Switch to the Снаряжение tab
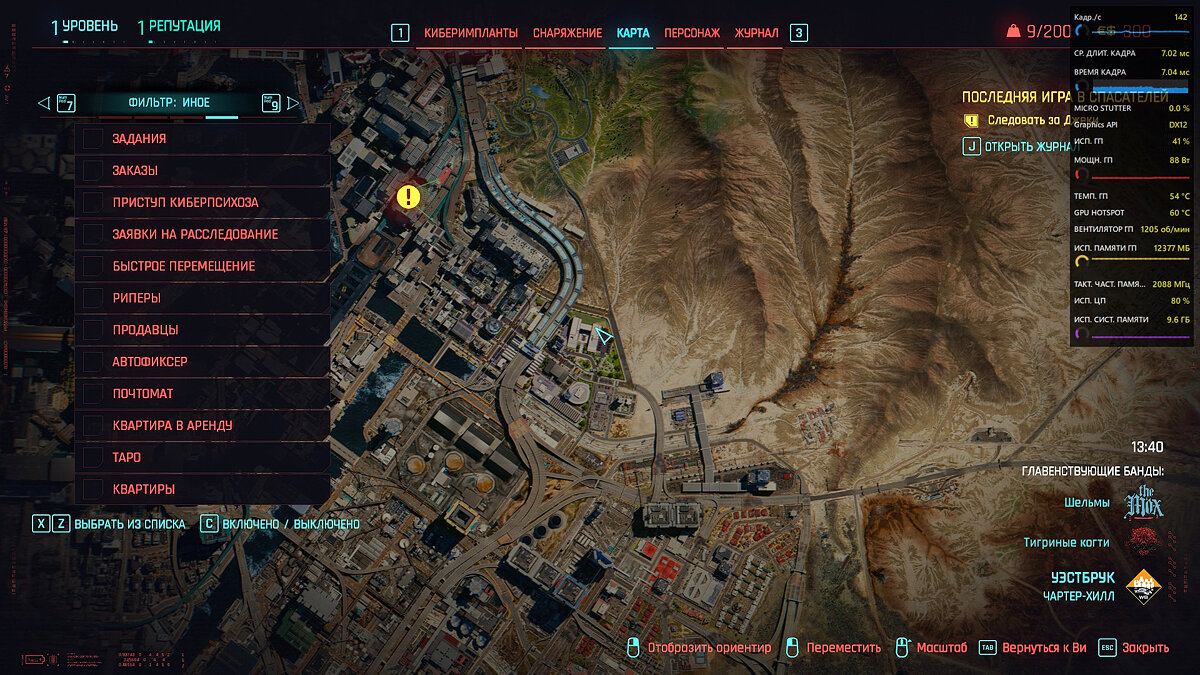 point(566,33)
